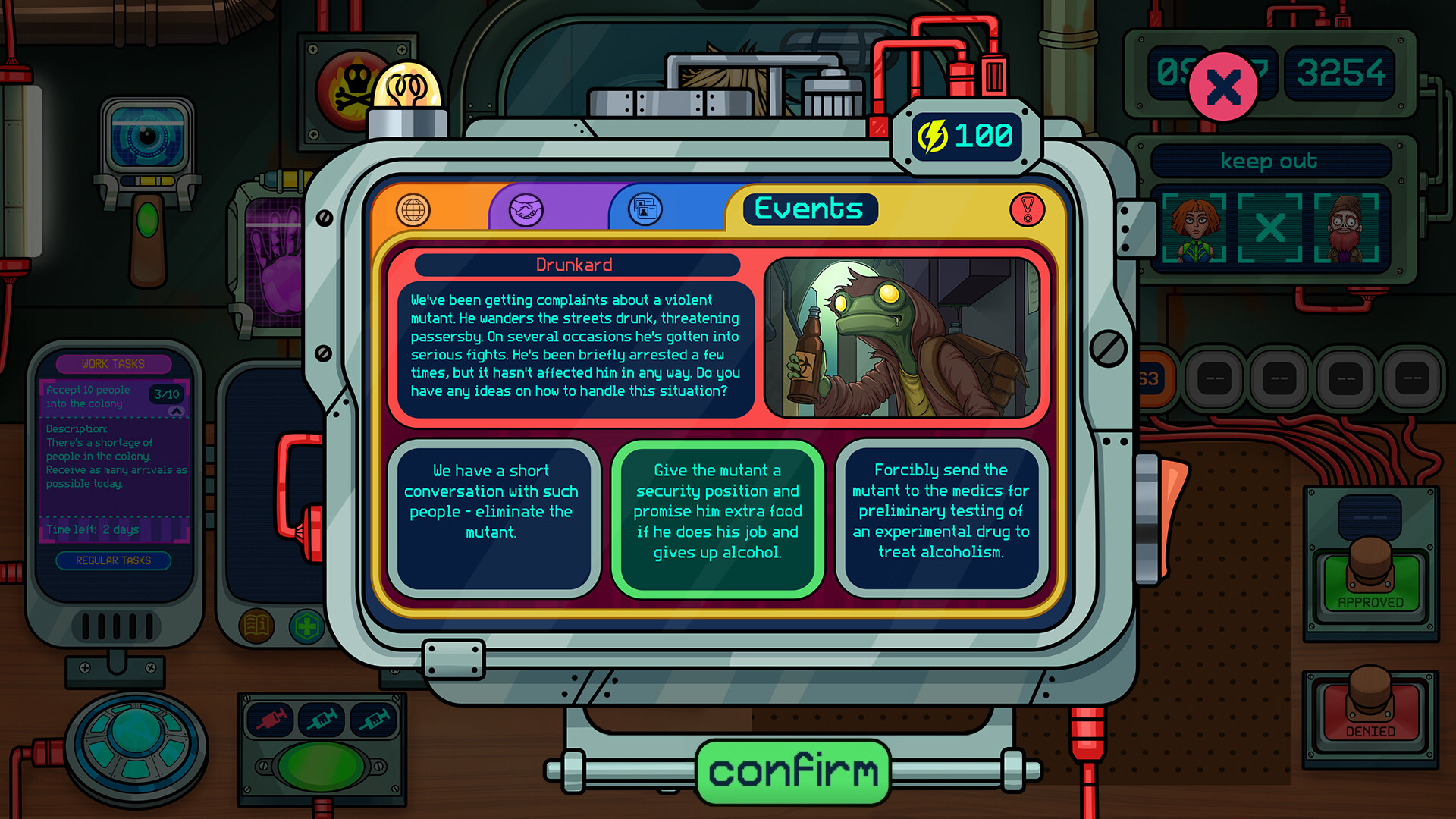Switch to the Events tab
The height and width of the screenshot is (819, 1456).
coord(808,209)
